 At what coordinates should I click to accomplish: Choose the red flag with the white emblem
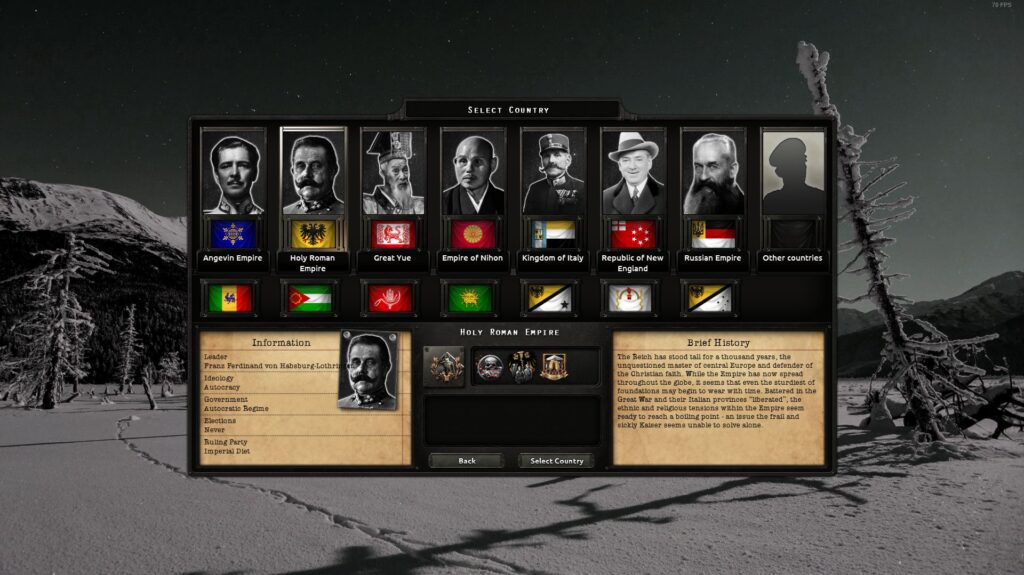click(389, 298)
